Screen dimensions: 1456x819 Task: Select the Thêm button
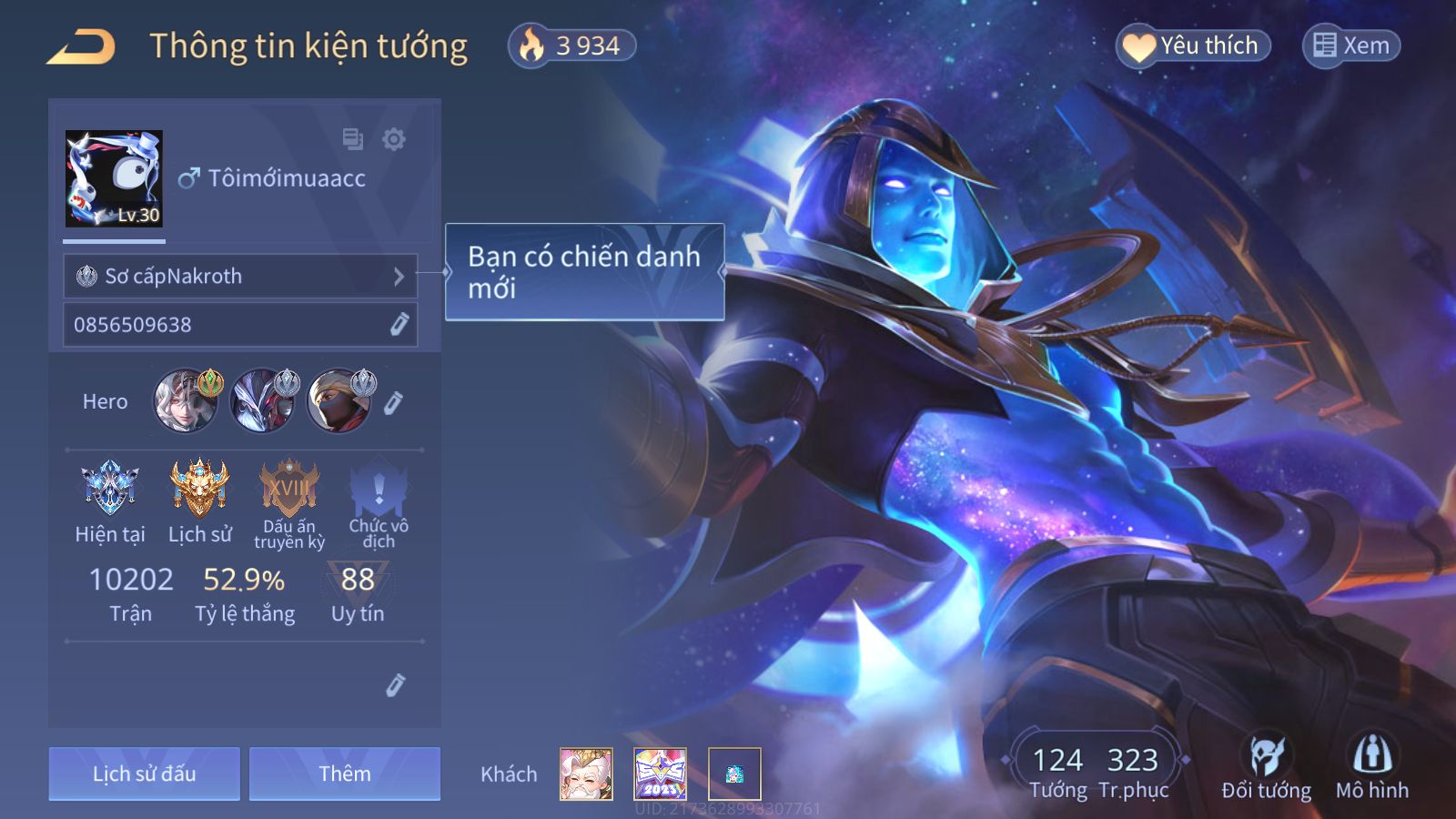[345, 774]
